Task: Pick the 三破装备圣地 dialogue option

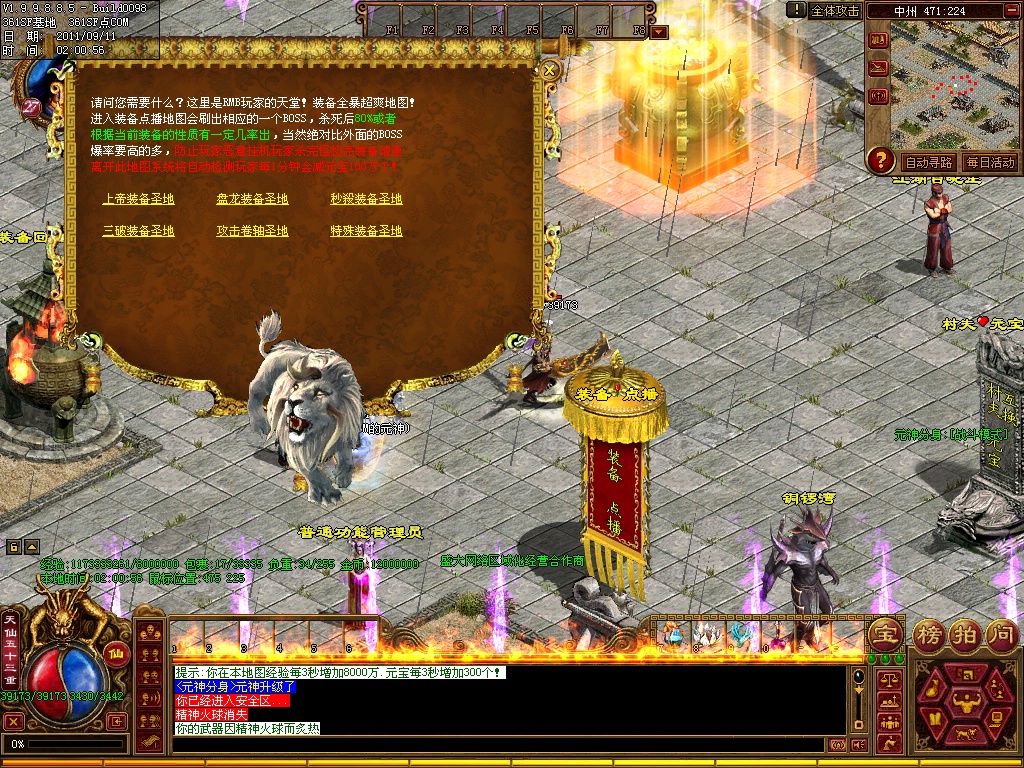Action: pos(138,231)
